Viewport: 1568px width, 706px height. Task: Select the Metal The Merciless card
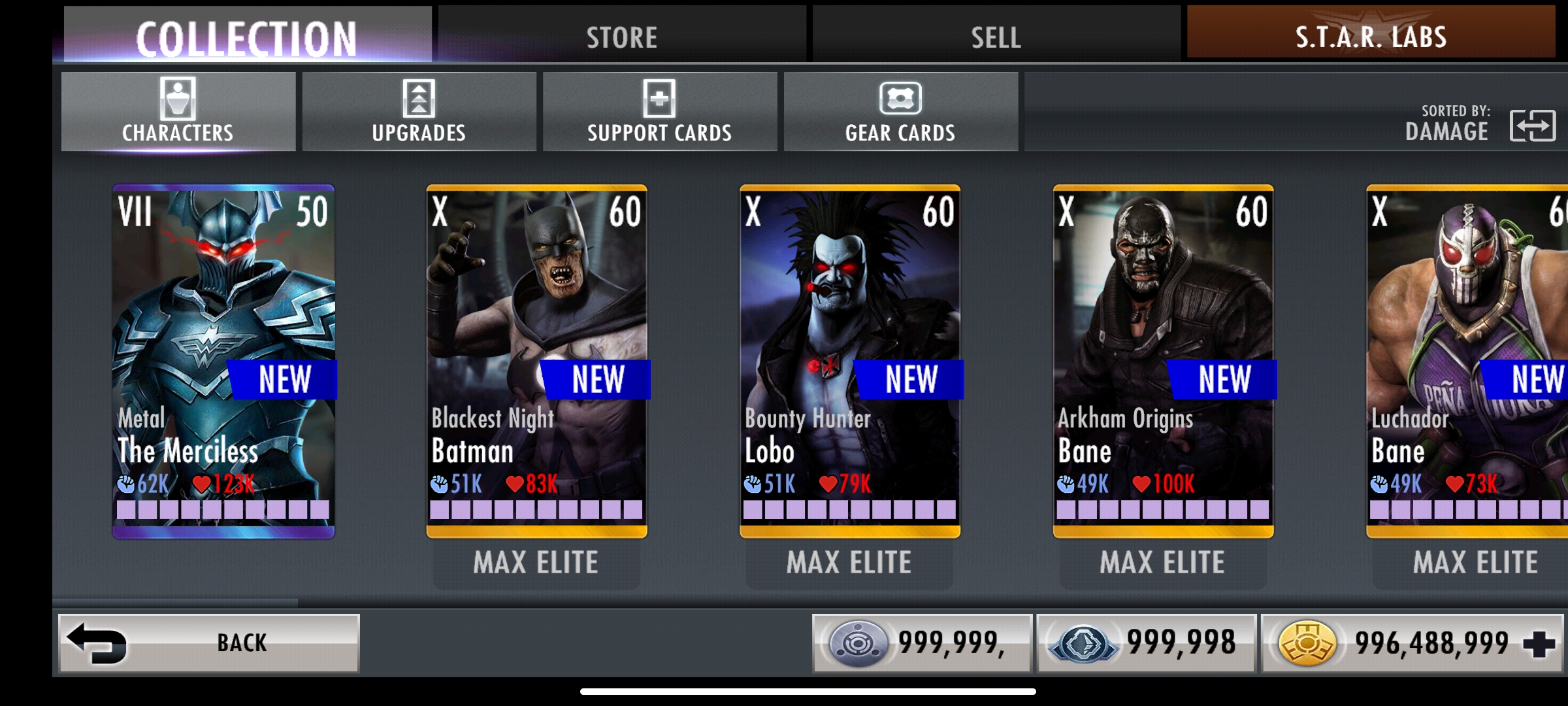point(223,361)
